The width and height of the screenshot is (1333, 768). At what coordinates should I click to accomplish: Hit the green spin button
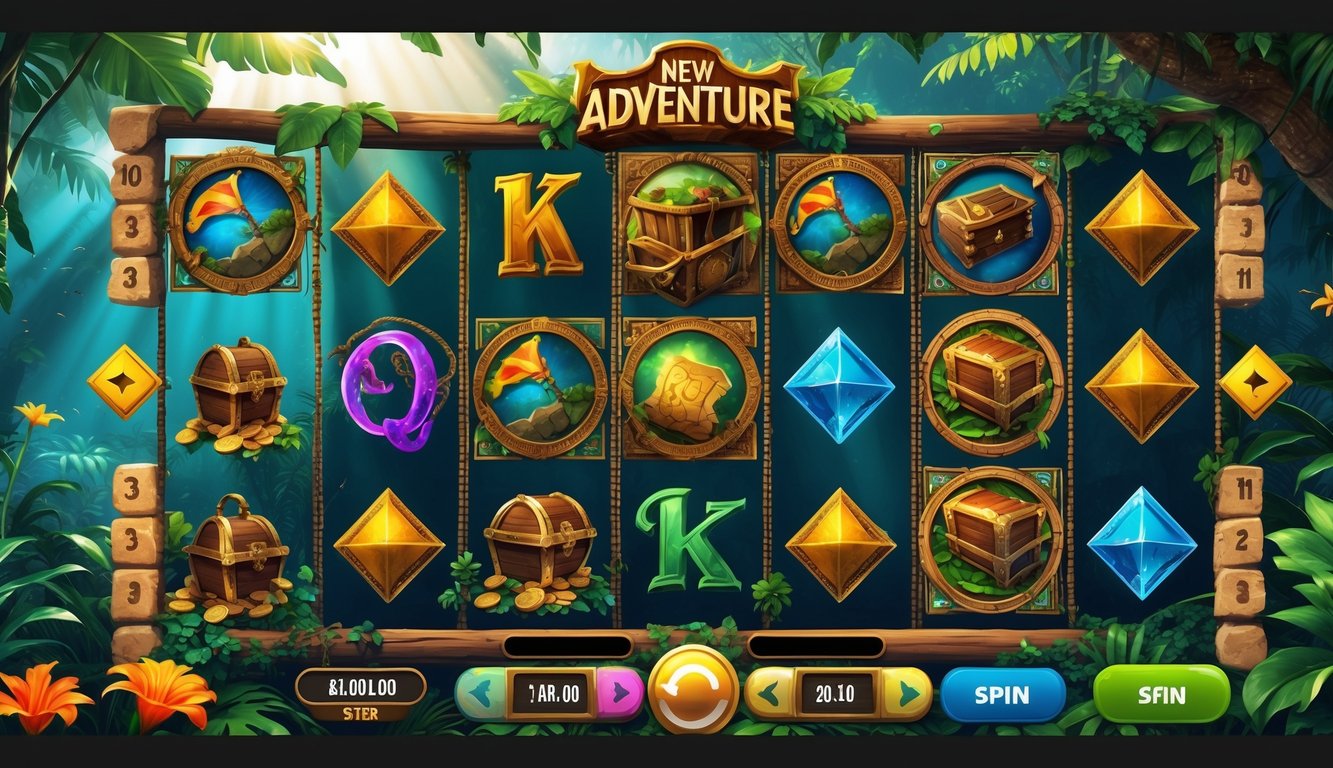(1161, 694)
